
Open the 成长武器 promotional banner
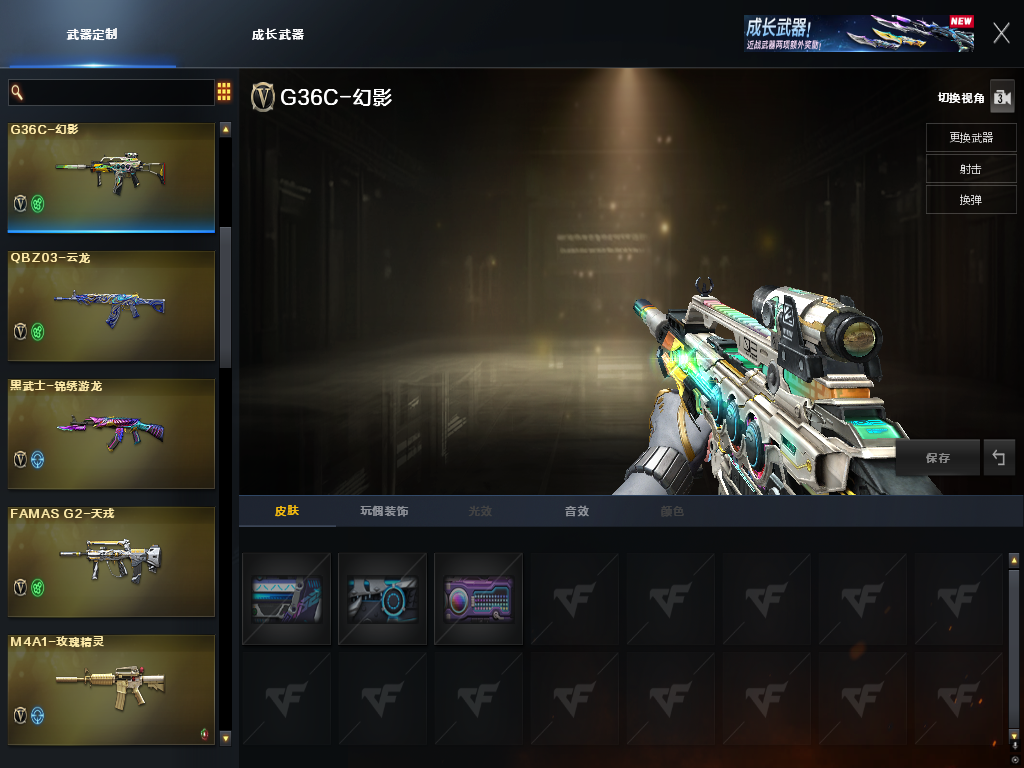859,33
